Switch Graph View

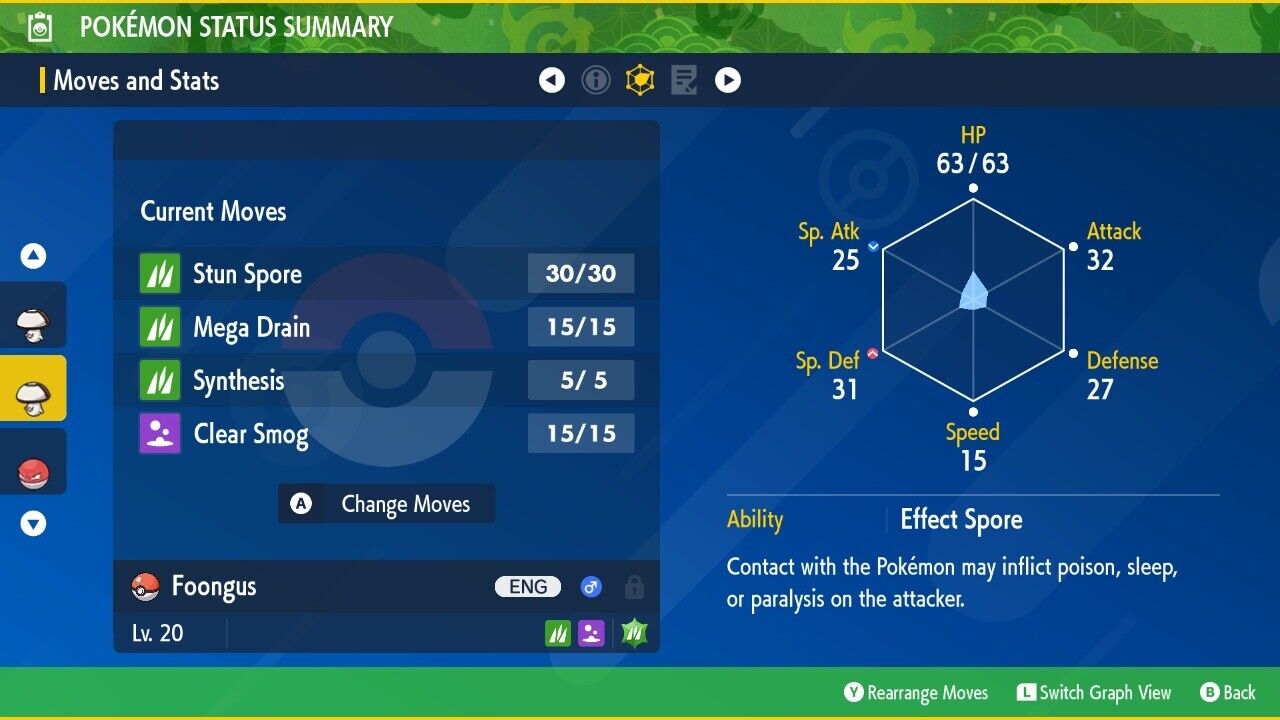click(1094, 693)
